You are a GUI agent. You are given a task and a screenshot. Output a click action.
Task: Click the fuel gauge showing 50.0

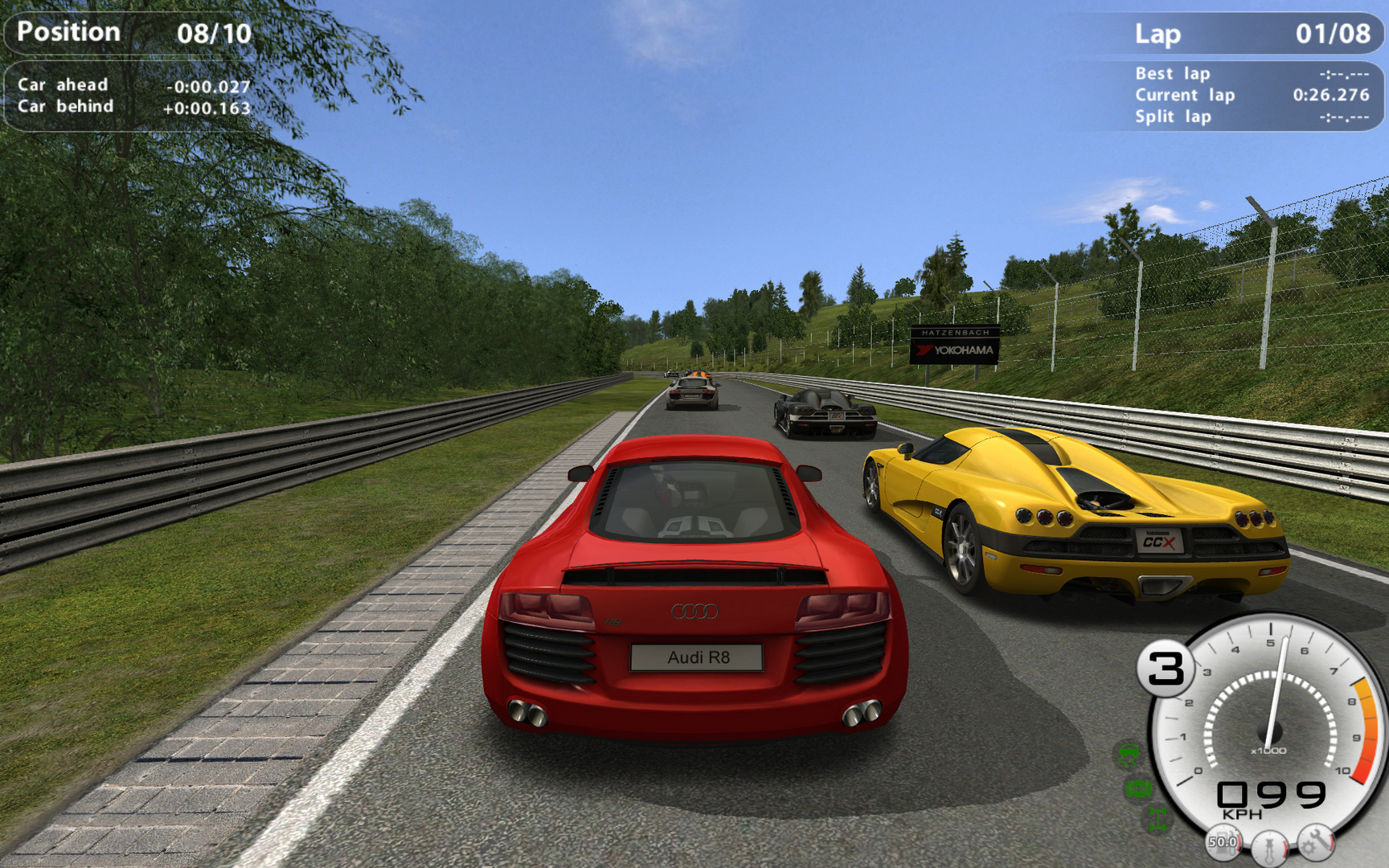(x=1224, y=844)
